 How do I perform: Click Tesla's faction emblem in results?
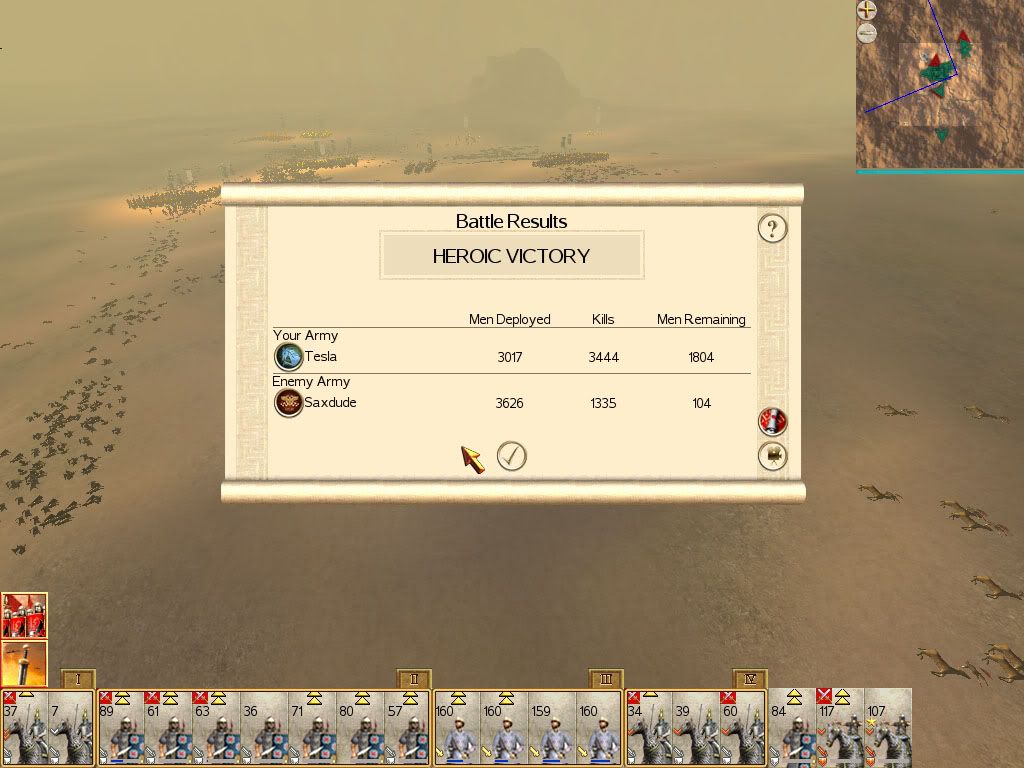pyautogui.click(x=289, y=357)
